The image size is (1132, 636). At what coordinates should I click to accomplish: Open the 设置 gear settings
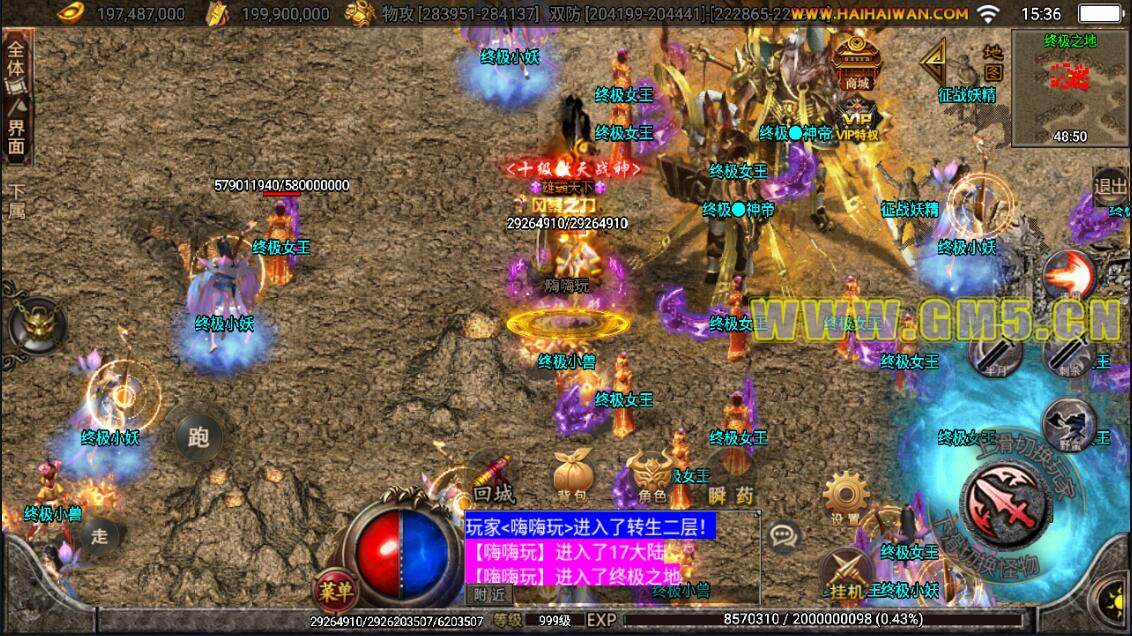click(846, 497)
